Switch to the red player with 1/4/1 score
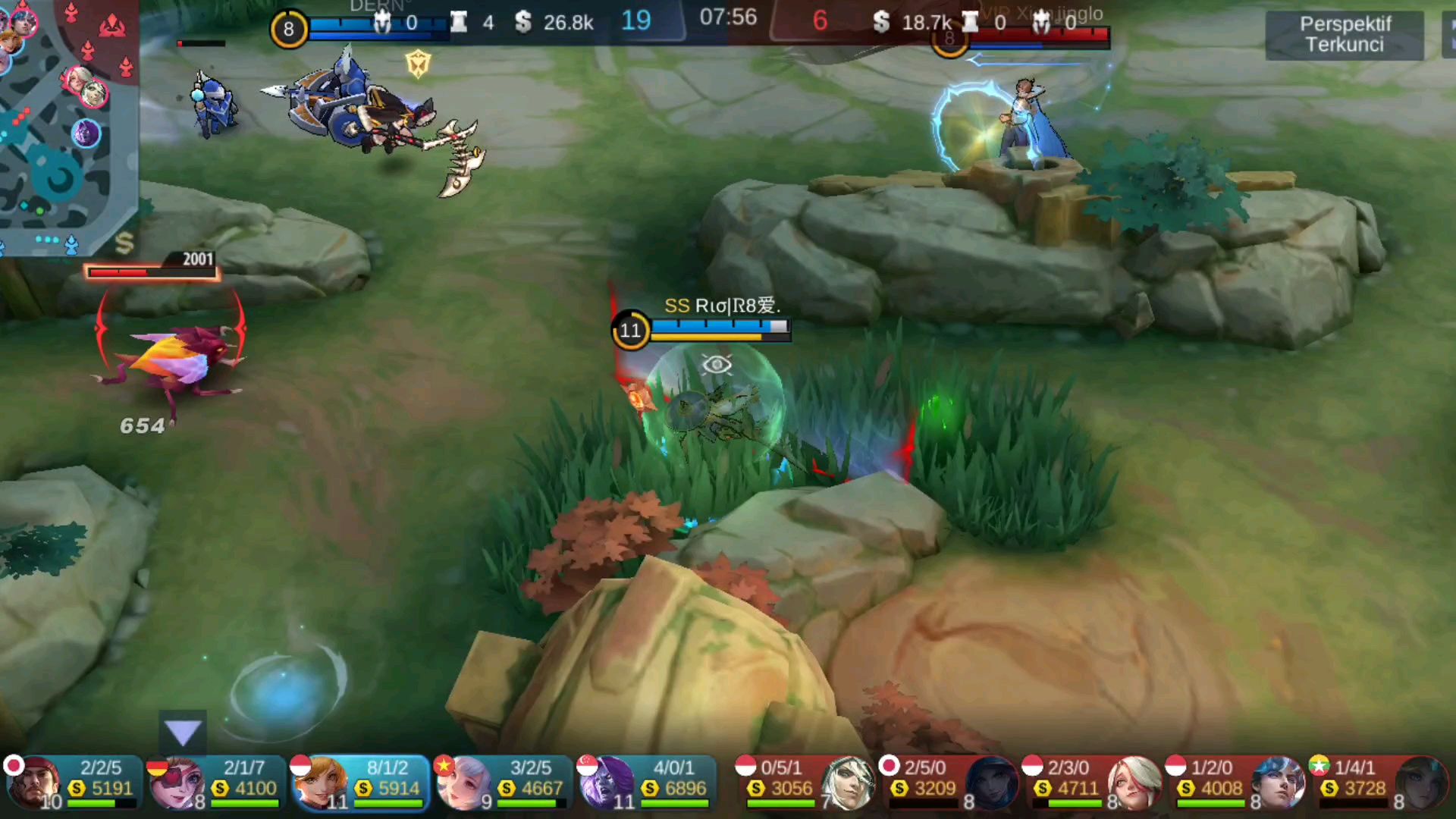Image resolution: width=1456 pixels, height=819 pixels. [x=1379, y=781]
